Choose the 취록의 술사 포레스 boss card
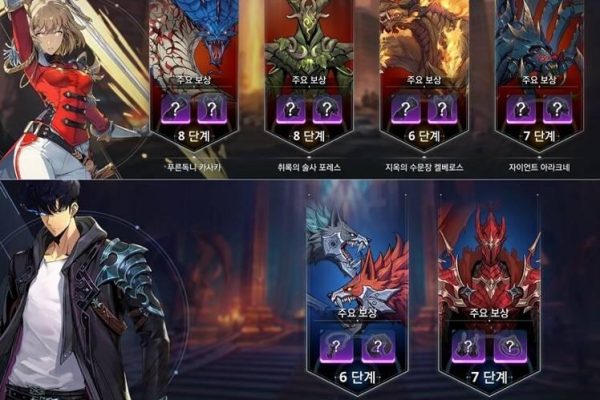The width and height of the screenshot is (600, 400). pos(308,70)
